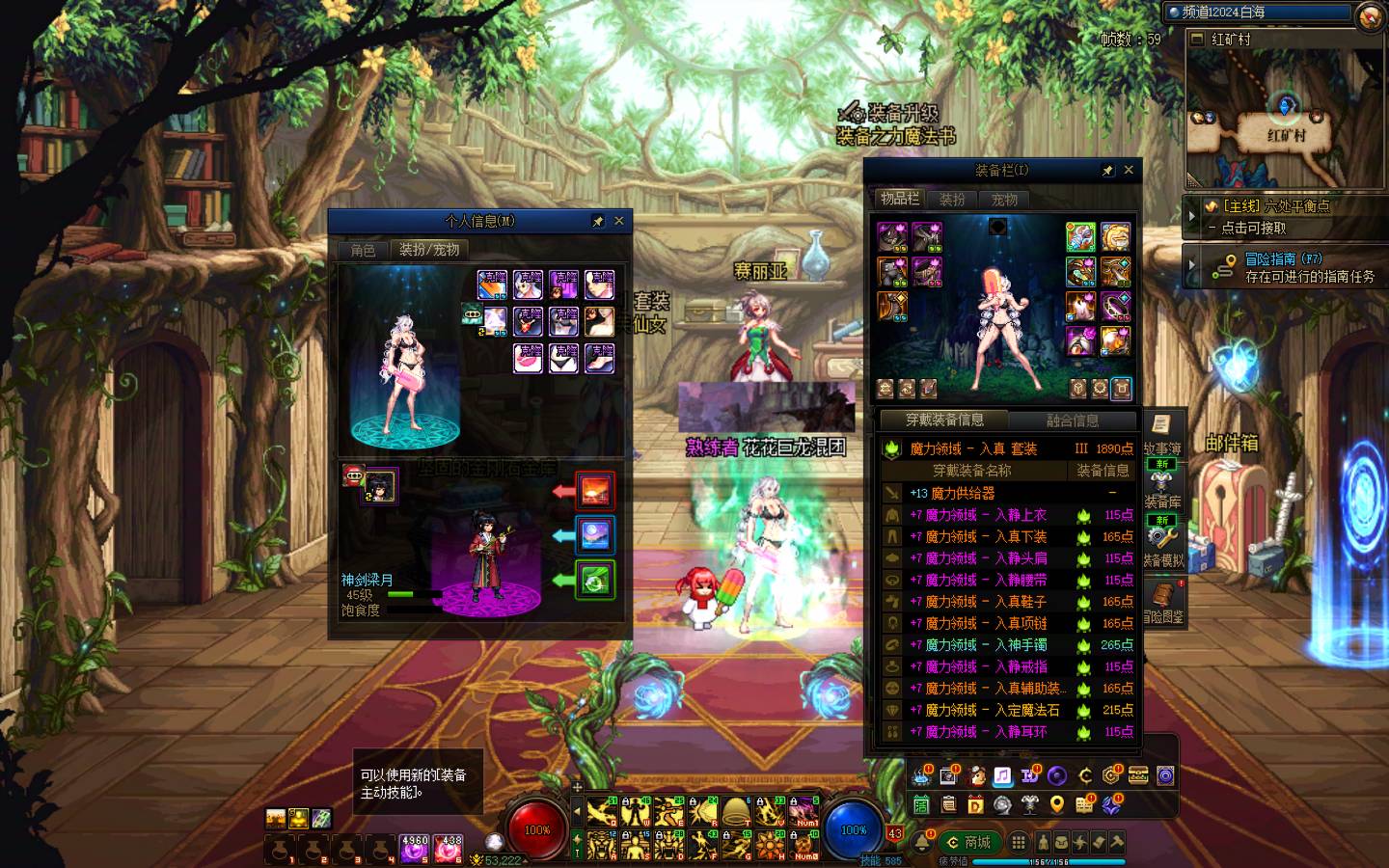This screenshot has width=1389, height=868.
Task: Show the 融合信息 tab
Action: pos(1073,420)
